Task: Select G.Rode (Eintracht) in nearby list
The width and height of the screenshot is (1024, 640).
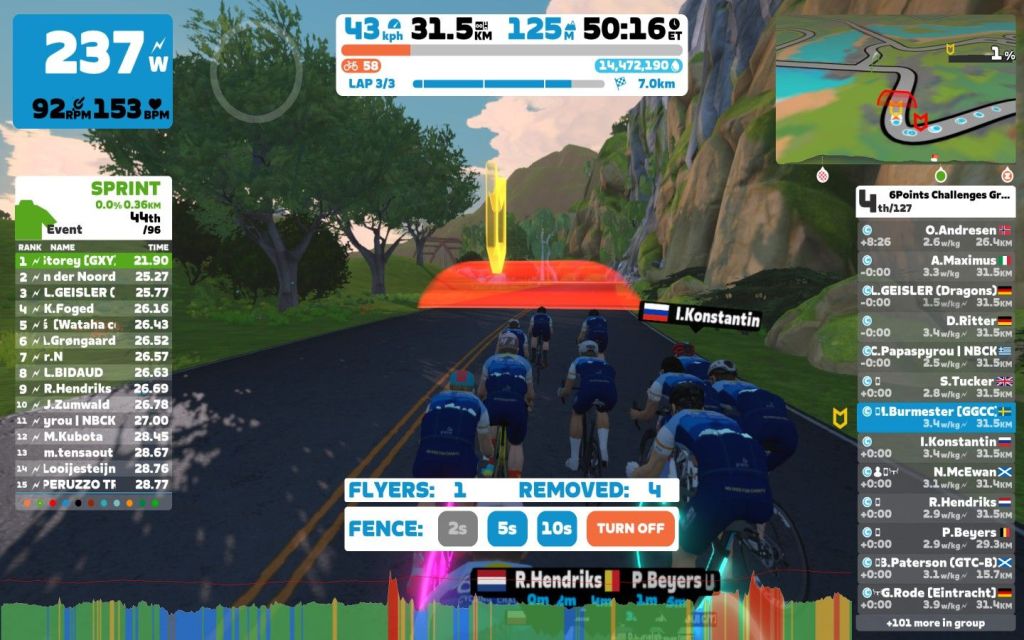Action: pos(936,598)
